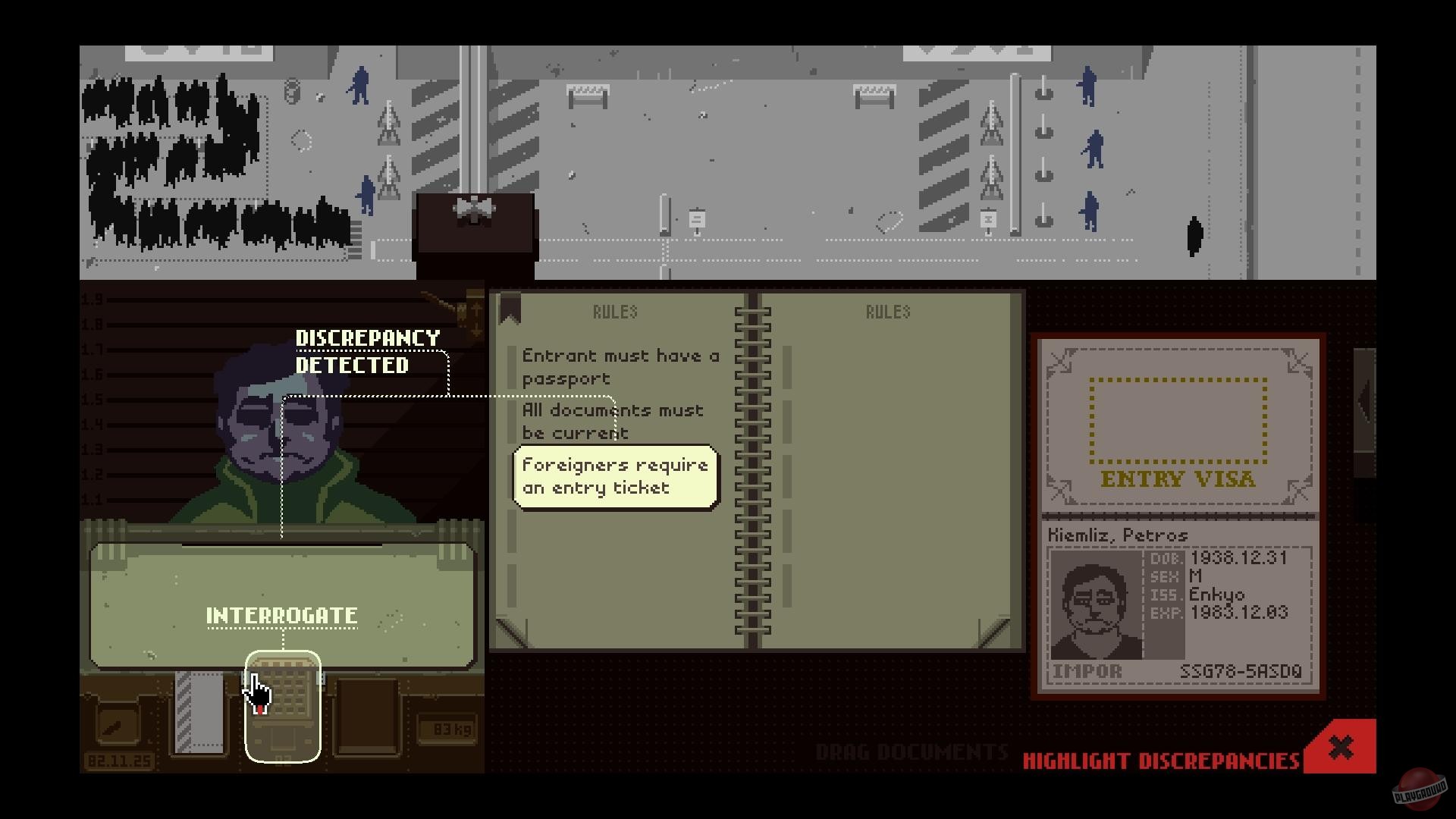Toggle highlight on 'Entrant must have a passport' rule

(620, 366)
